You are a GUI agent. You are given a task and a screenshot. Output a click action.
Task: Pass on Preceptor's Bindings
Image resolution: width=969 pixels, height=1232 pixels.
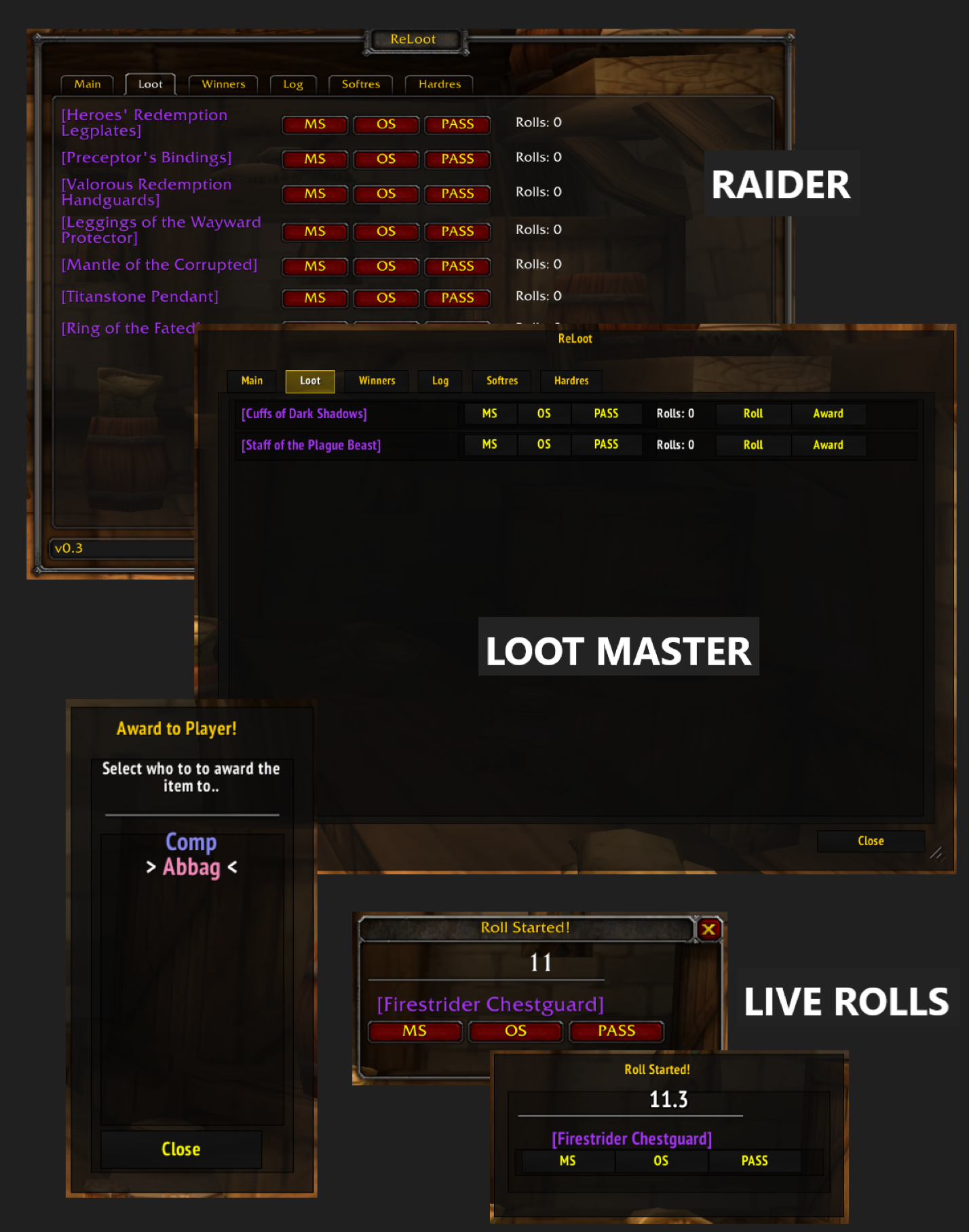[x=457, y=159]
